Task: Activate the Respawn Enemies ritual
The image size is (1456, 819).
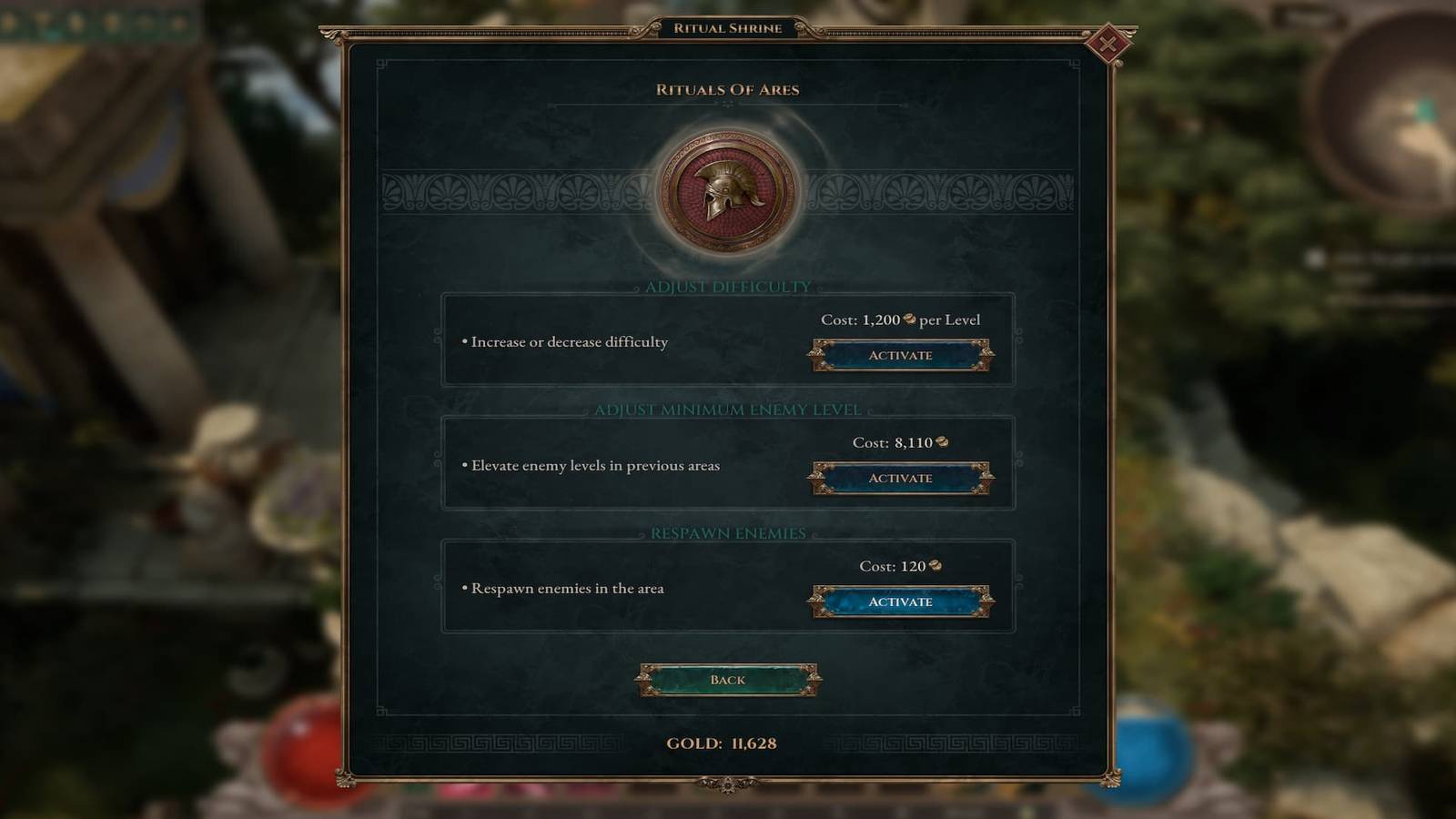Action: (901, 602)
